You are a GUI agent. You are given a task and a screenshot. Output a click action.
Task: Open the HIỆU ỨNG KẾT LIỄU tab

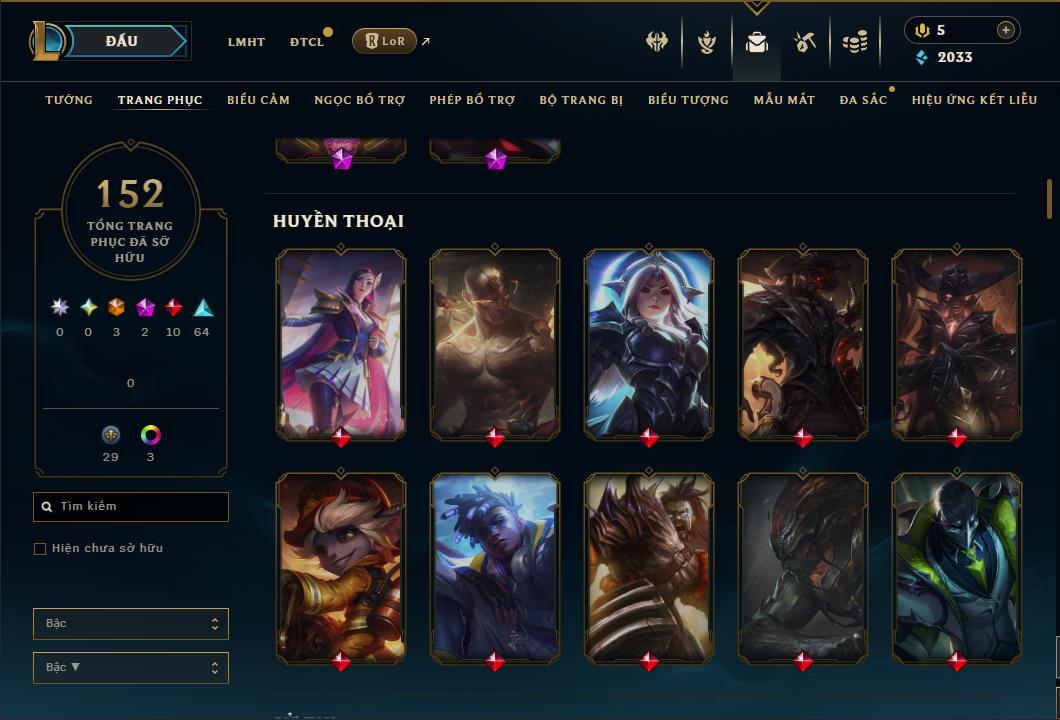click(974, 100)
